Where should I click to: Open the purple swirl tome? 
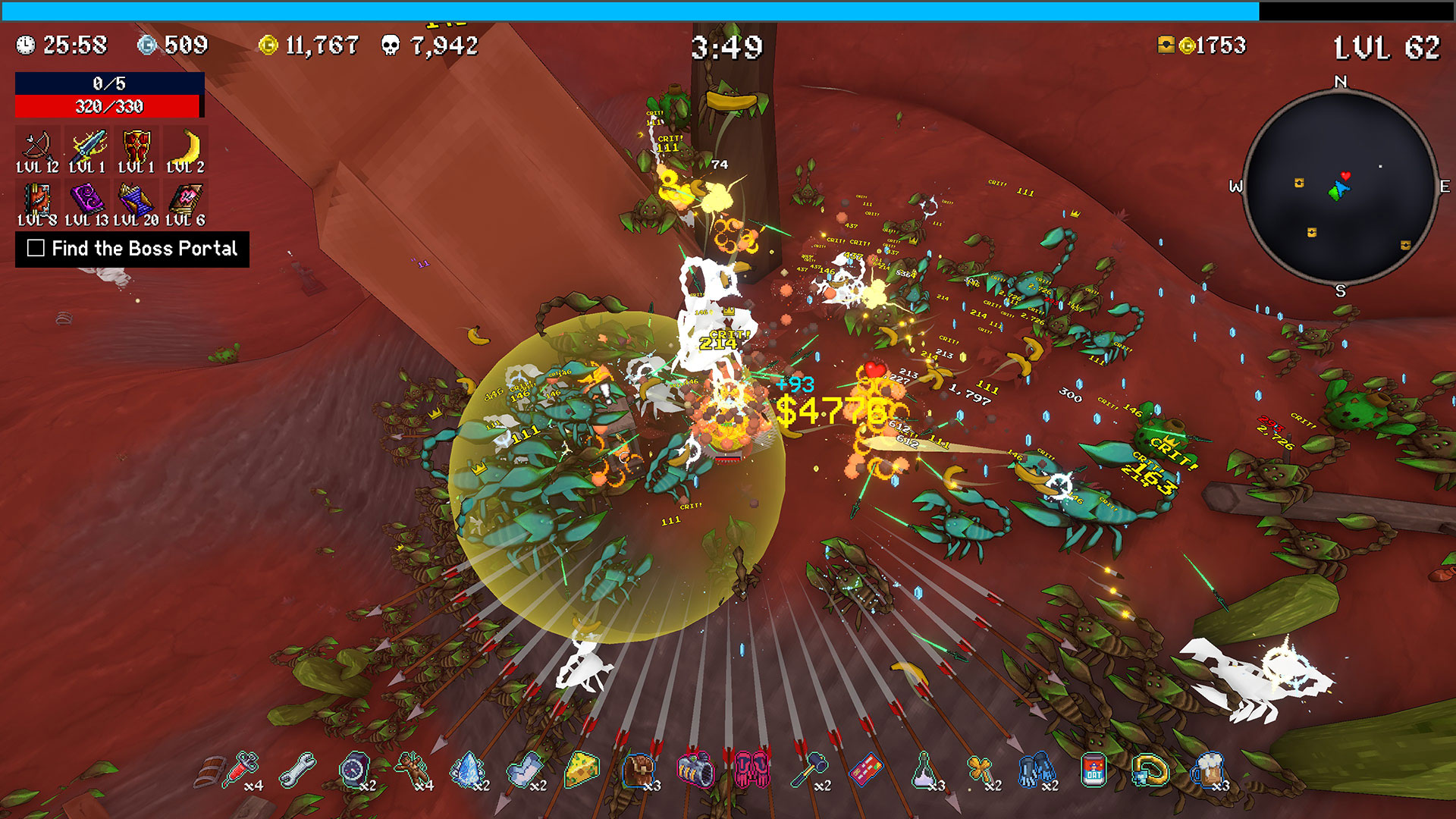[86, 199]
